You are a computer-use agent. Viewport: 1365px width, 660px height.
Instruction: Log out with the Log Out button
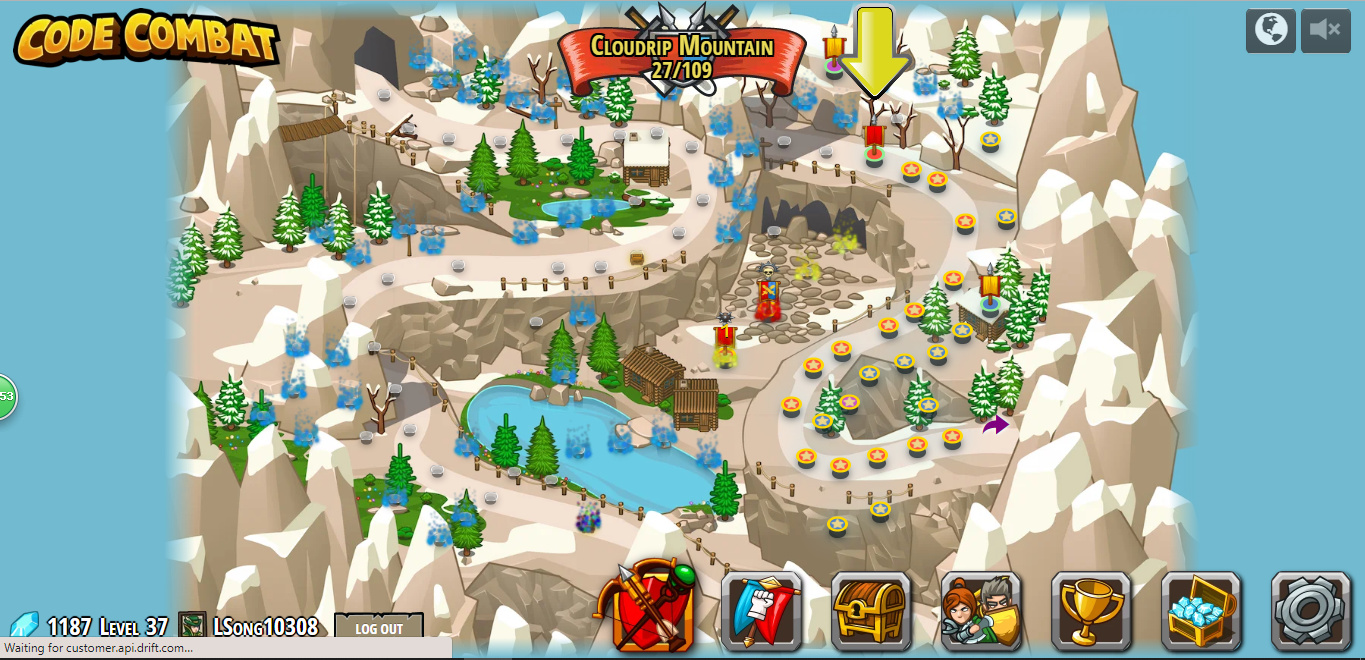tap(379, 628)
